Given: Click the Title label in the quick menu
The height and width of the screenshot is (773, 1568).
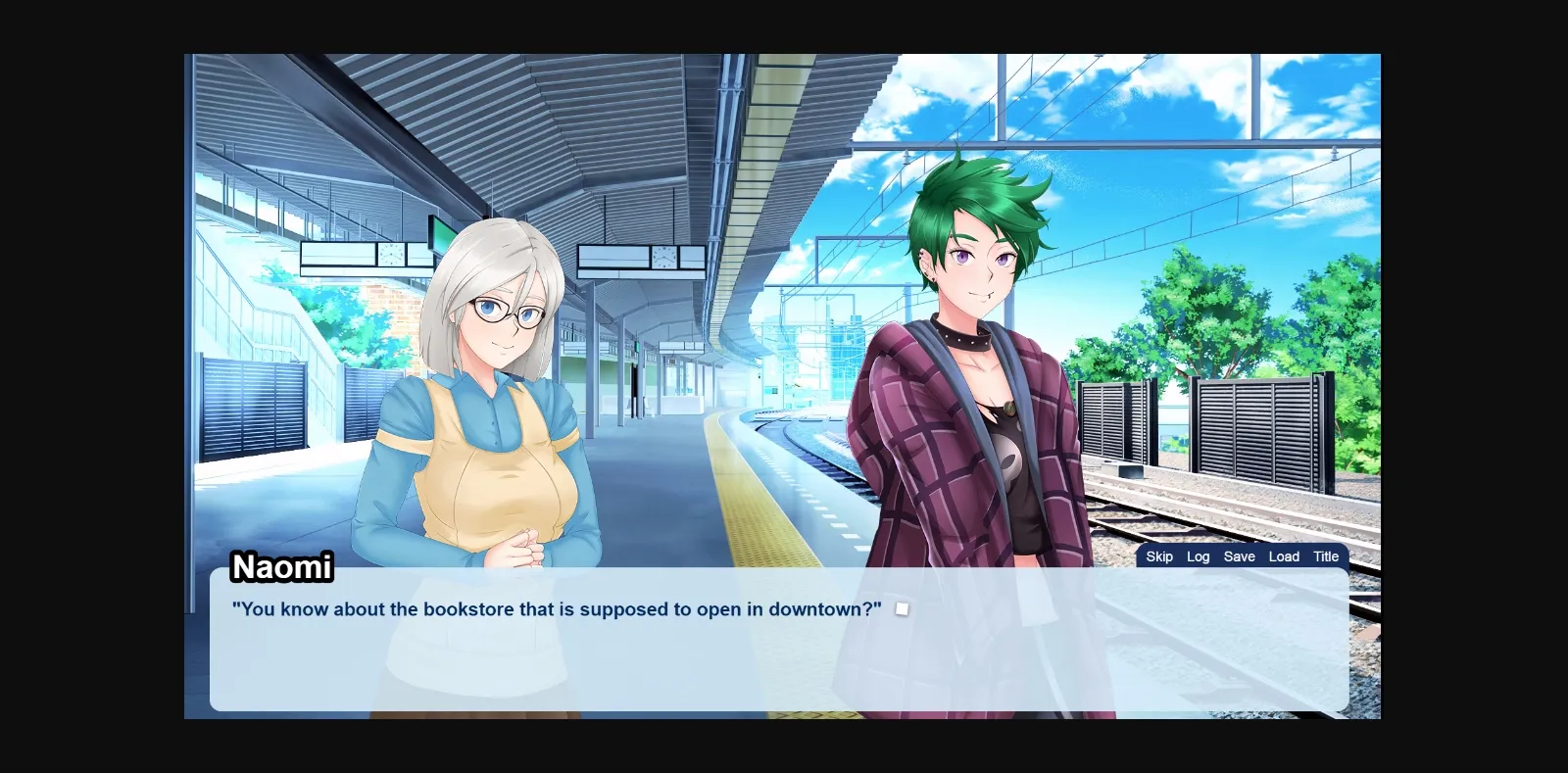Looking at the screenshot, I should coord(1325,556).
